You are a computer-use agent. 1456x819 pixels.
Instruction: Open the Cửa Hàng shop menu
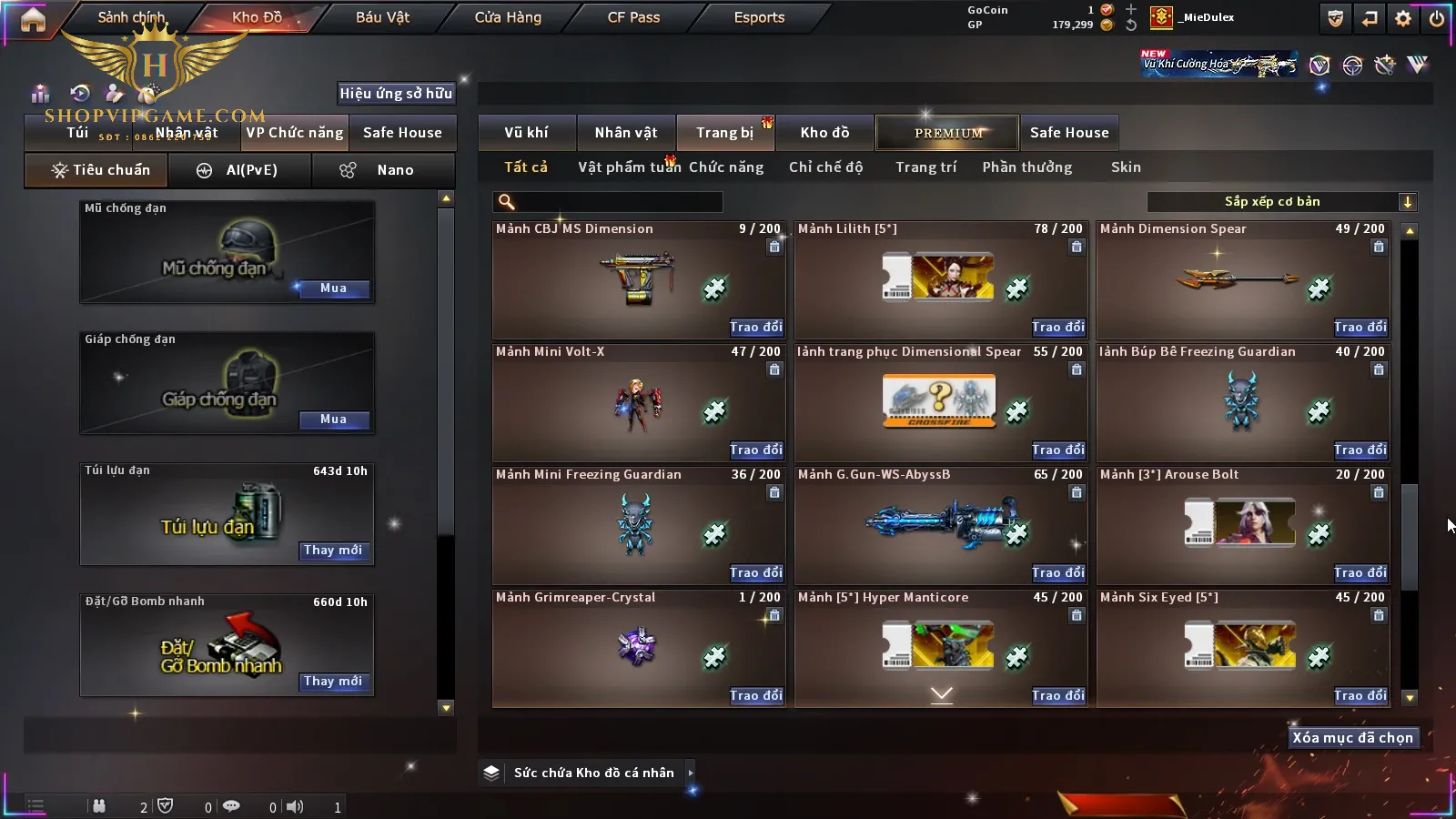coord(508,17)
